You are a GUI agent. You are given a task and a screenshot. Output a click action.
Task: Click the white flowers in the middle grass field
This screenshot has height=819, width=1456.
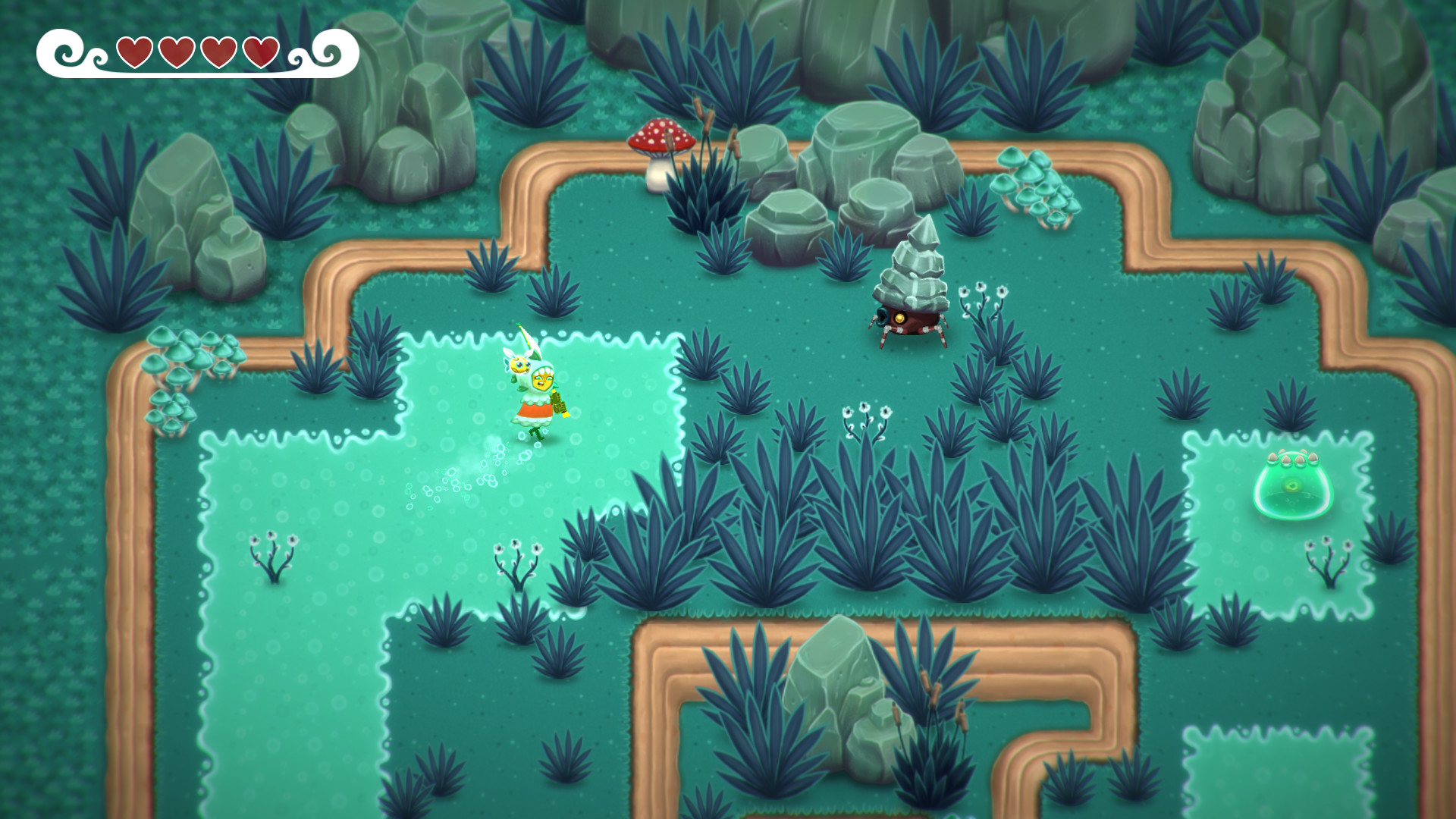pos(867,417)
